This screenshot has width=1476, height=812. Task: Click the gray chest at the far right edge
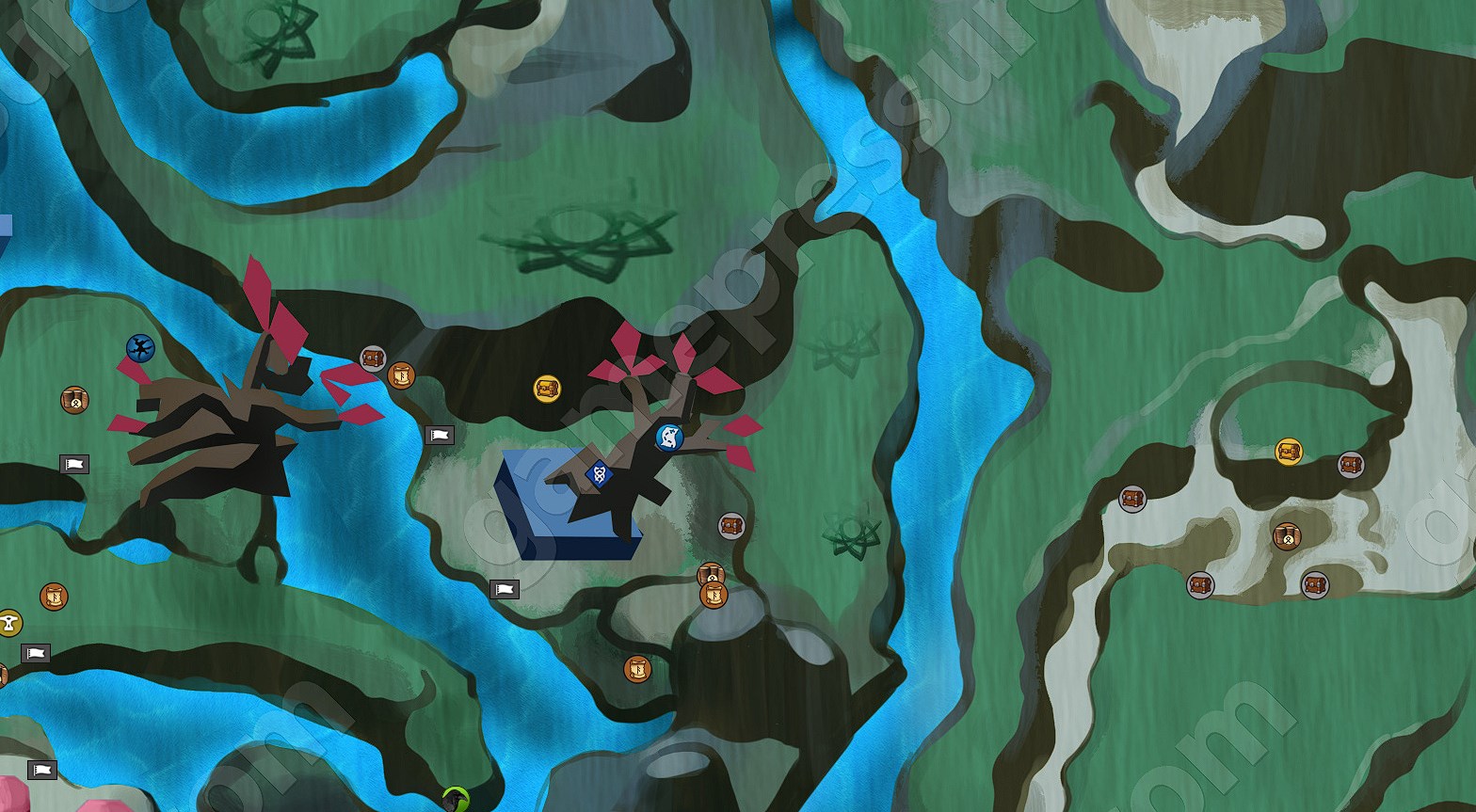[1351, 466]
